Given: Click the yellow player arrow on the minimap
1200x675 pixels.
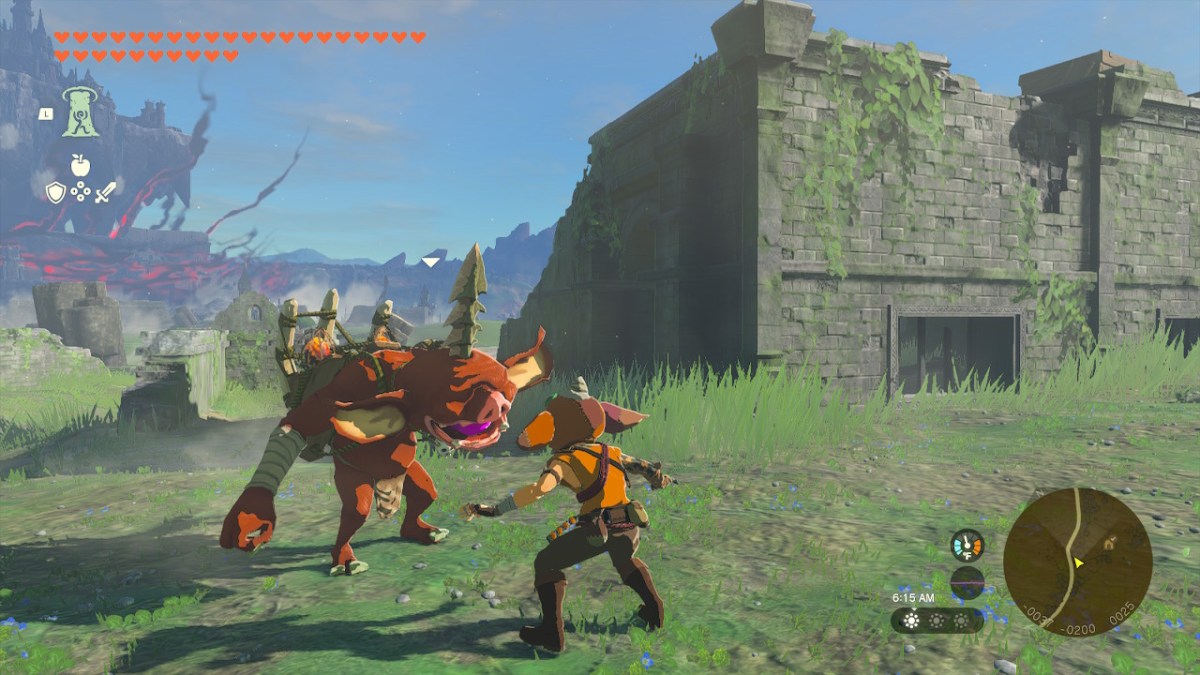Looking at the screenshot, I should (x=1079, y=563).
